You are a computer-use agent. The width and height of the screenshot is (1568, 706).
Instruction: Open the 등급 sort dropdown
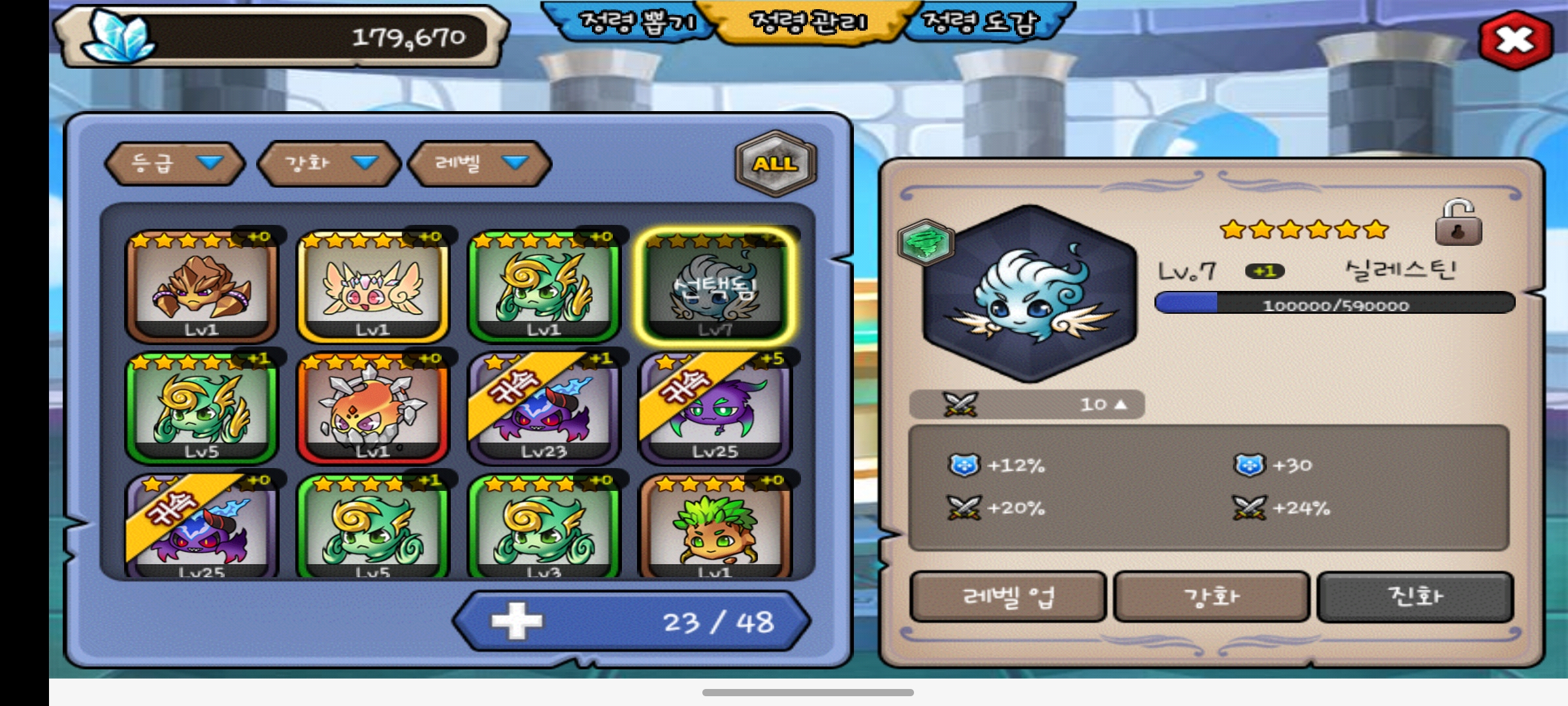174,163
